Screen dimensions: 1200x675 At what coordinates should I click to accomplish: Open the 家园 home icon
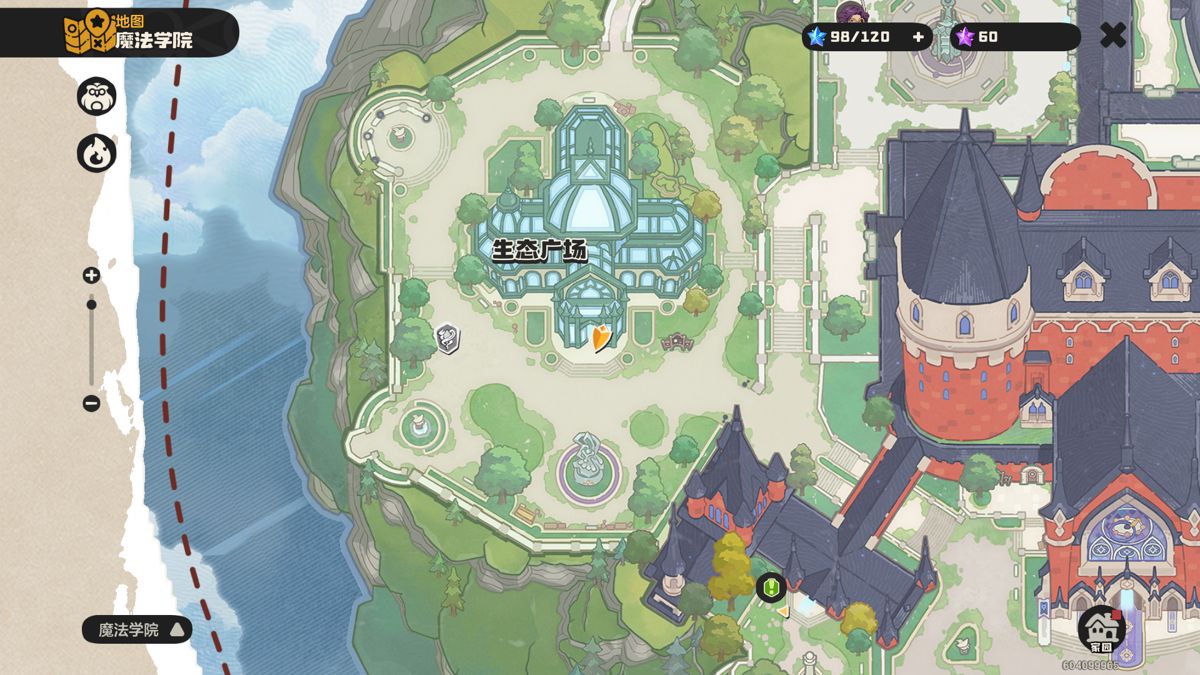pyautogui.click(x=1102, y=629)
